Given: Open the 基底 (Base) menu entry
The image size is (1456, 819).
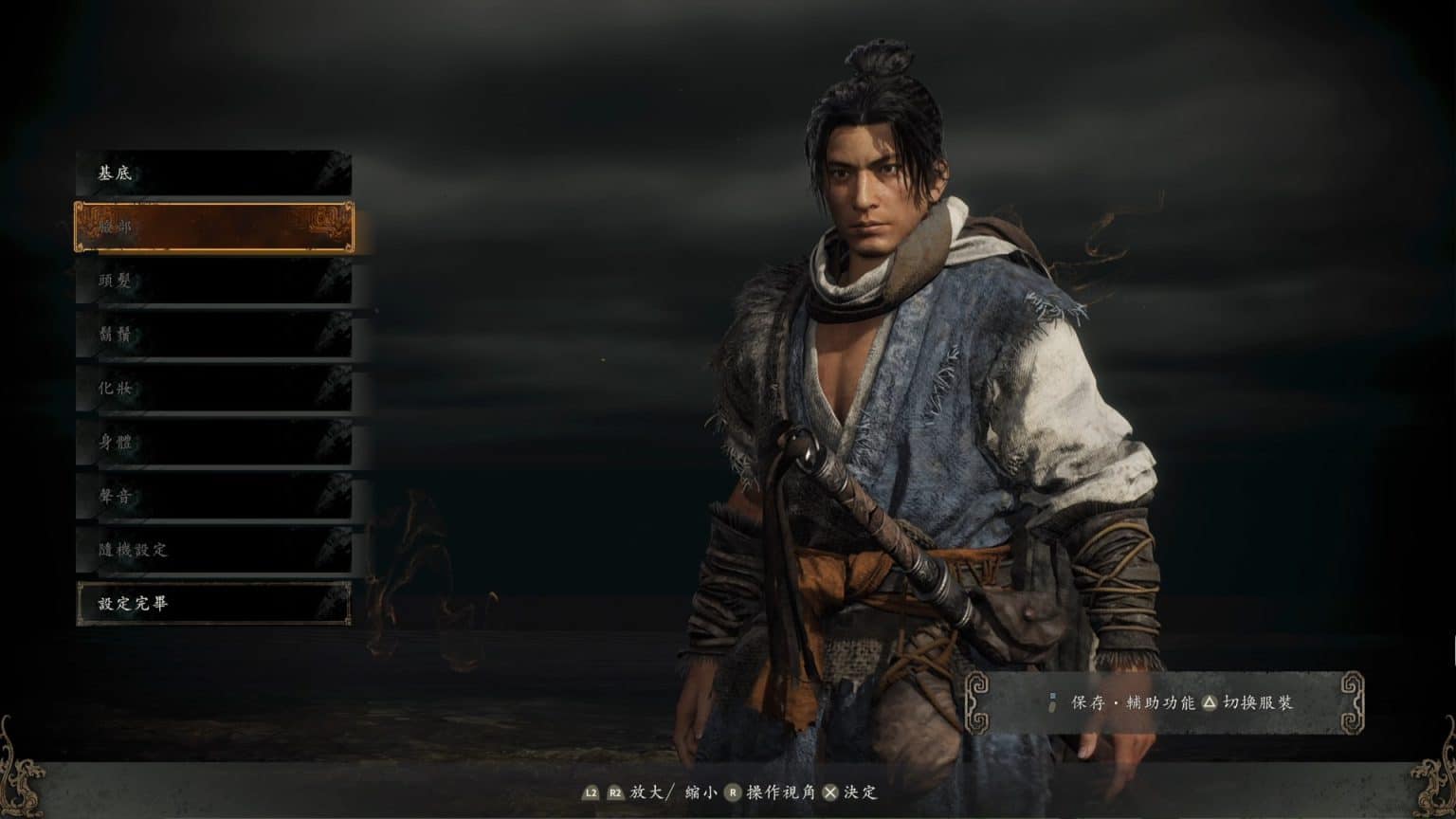Looking at the screenshot, I should click(213, 174).
